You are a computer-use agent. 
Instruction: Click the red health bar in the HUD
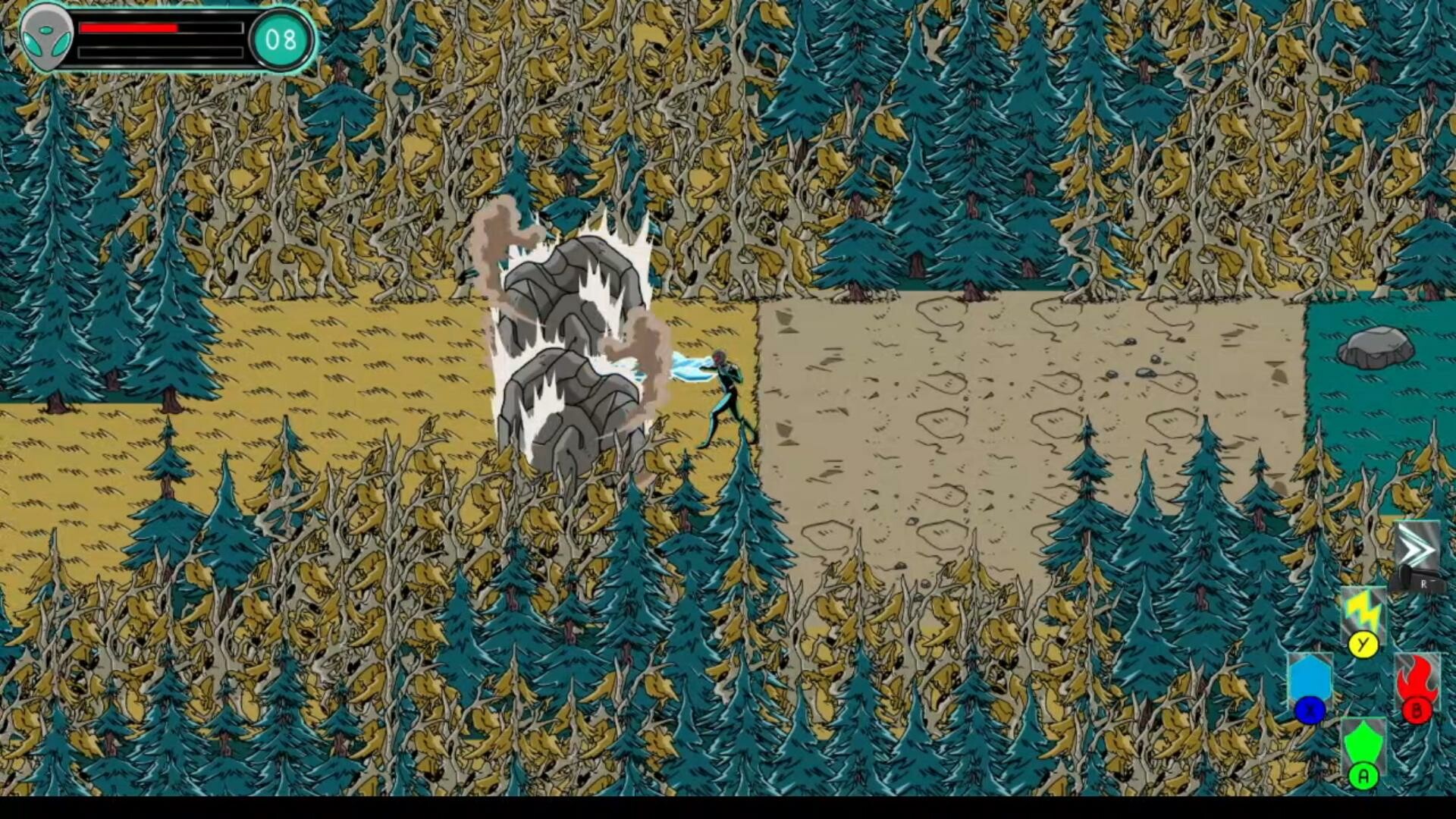coord(129,28)
